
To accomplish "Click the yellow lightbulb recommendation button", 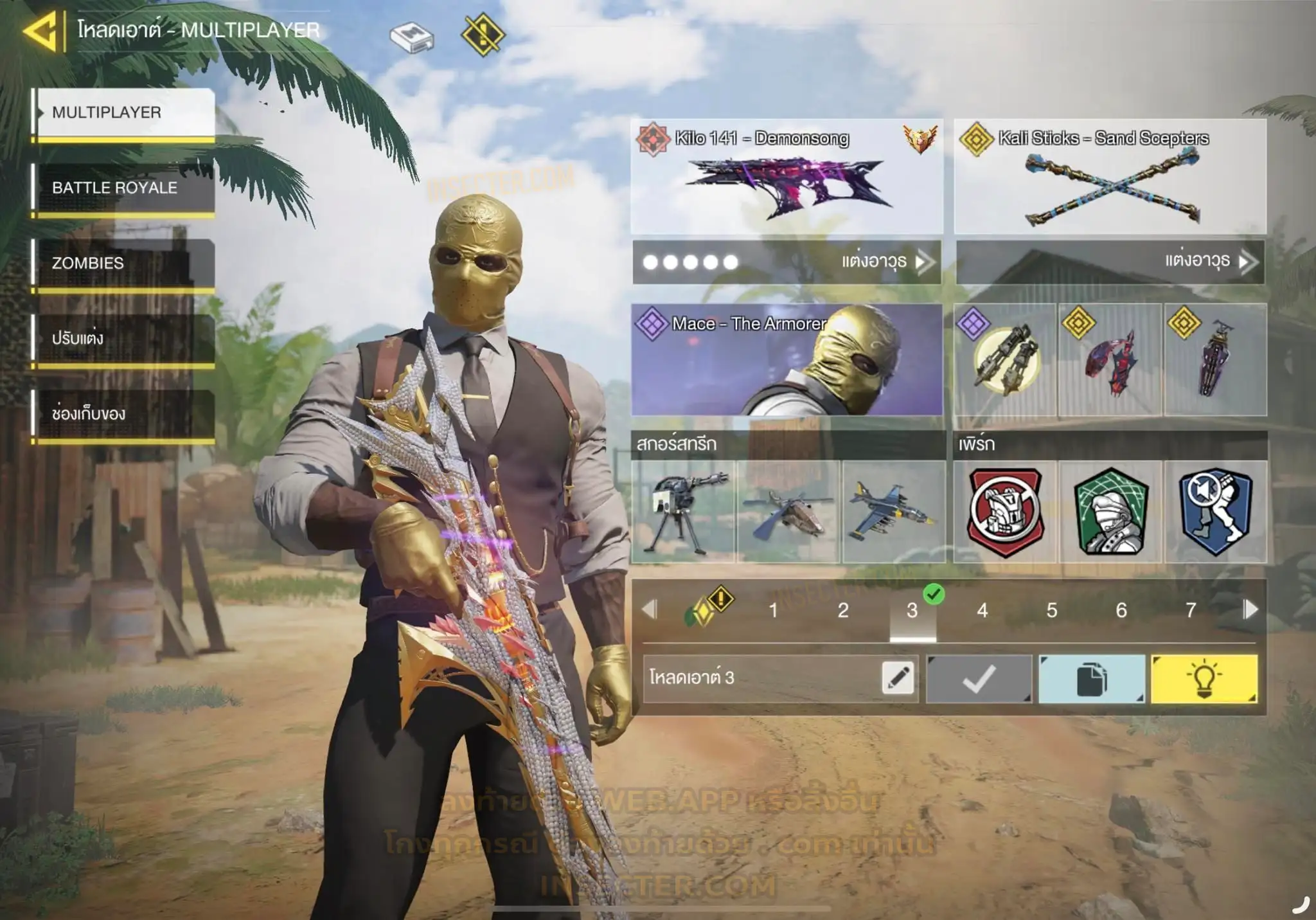I will coord(1204,678).
